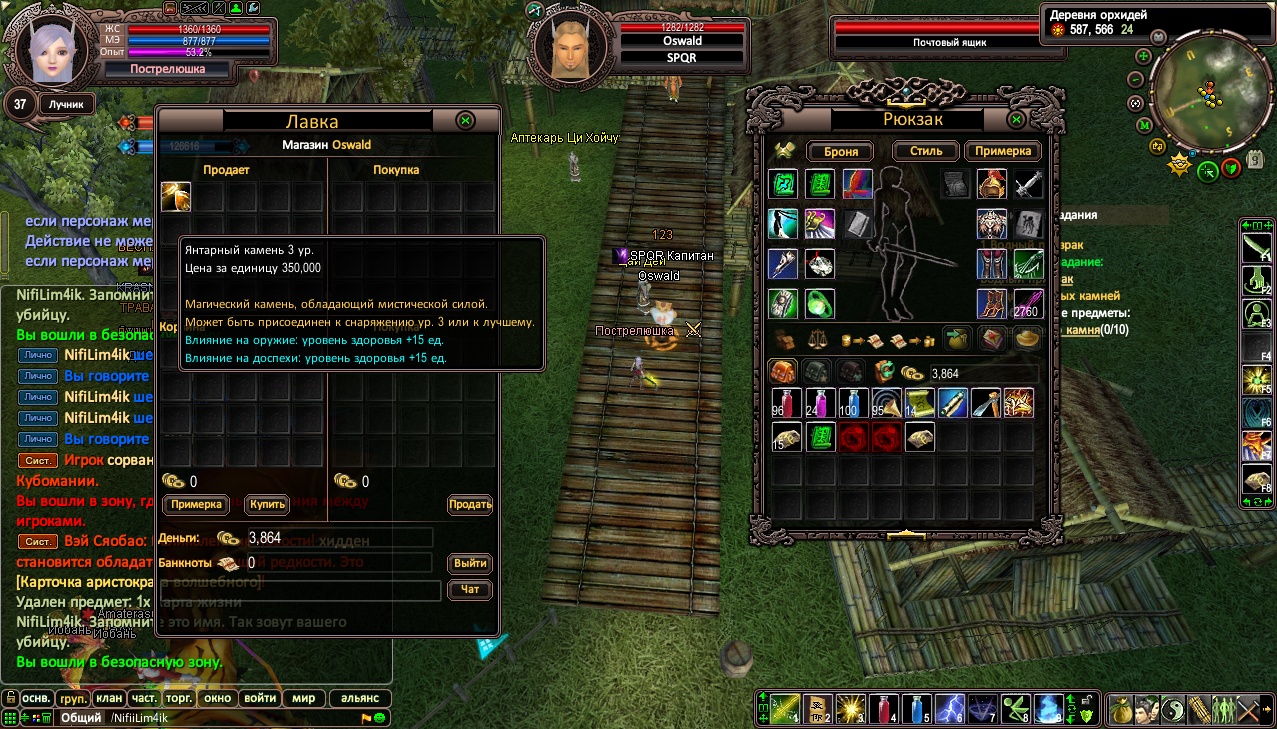Close the Рюкзак inventory window

[1016, 119]
